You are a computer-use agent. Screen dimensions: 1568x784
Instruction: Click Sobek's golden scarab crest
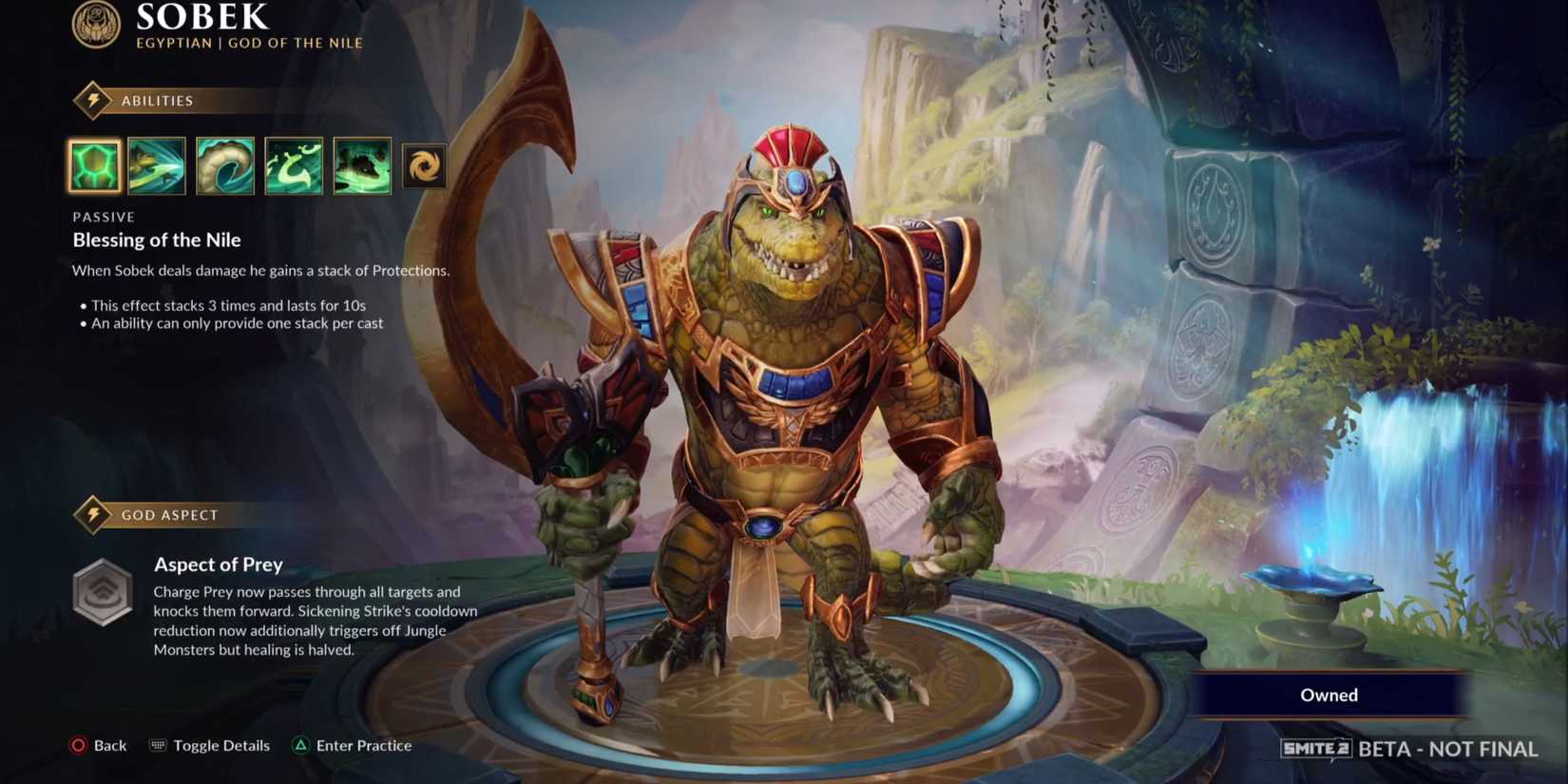(x=96, y=24)
